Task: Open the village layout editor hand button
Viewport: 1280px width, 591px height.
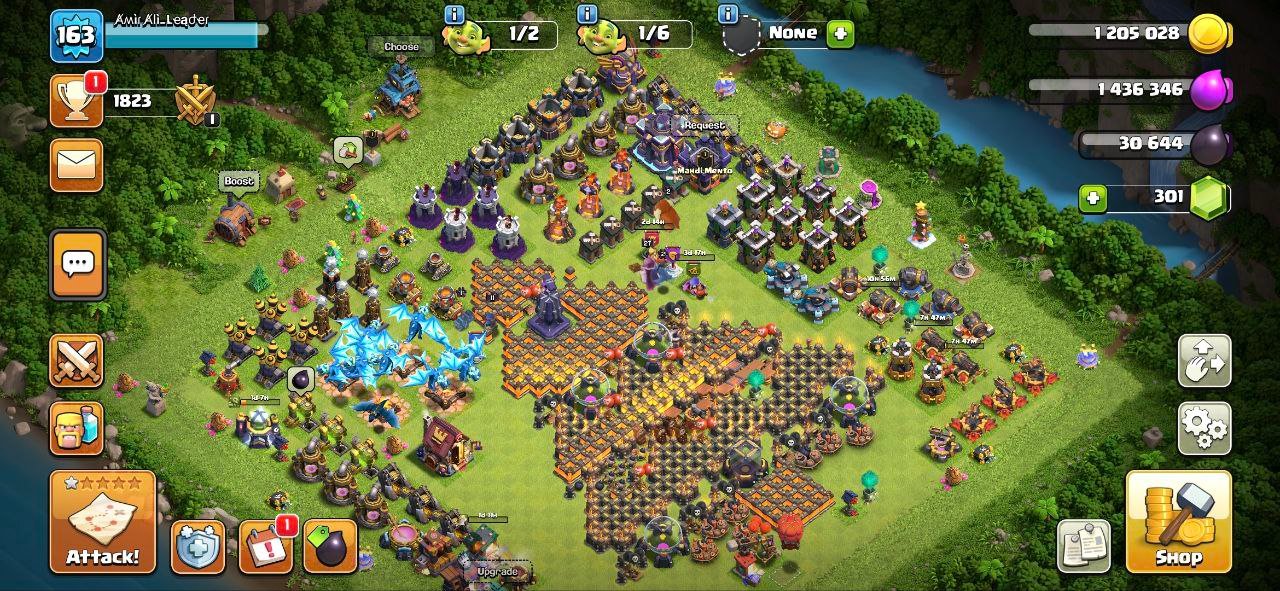Action: pos(1204,360)
